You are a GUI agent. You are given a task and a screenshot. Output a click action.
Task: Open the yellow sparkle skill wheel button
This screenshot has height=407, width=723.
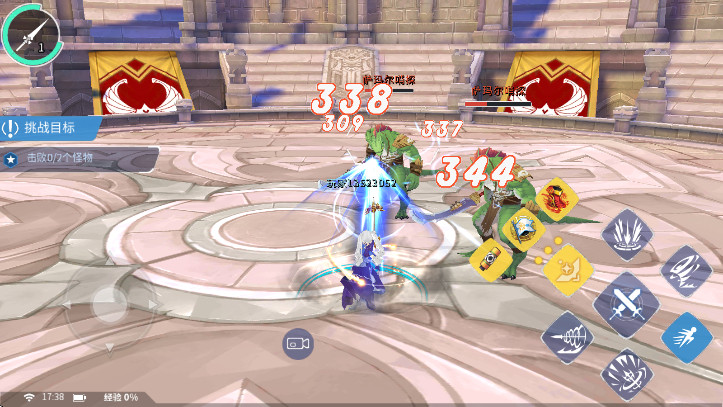click(x=570, y=268)
